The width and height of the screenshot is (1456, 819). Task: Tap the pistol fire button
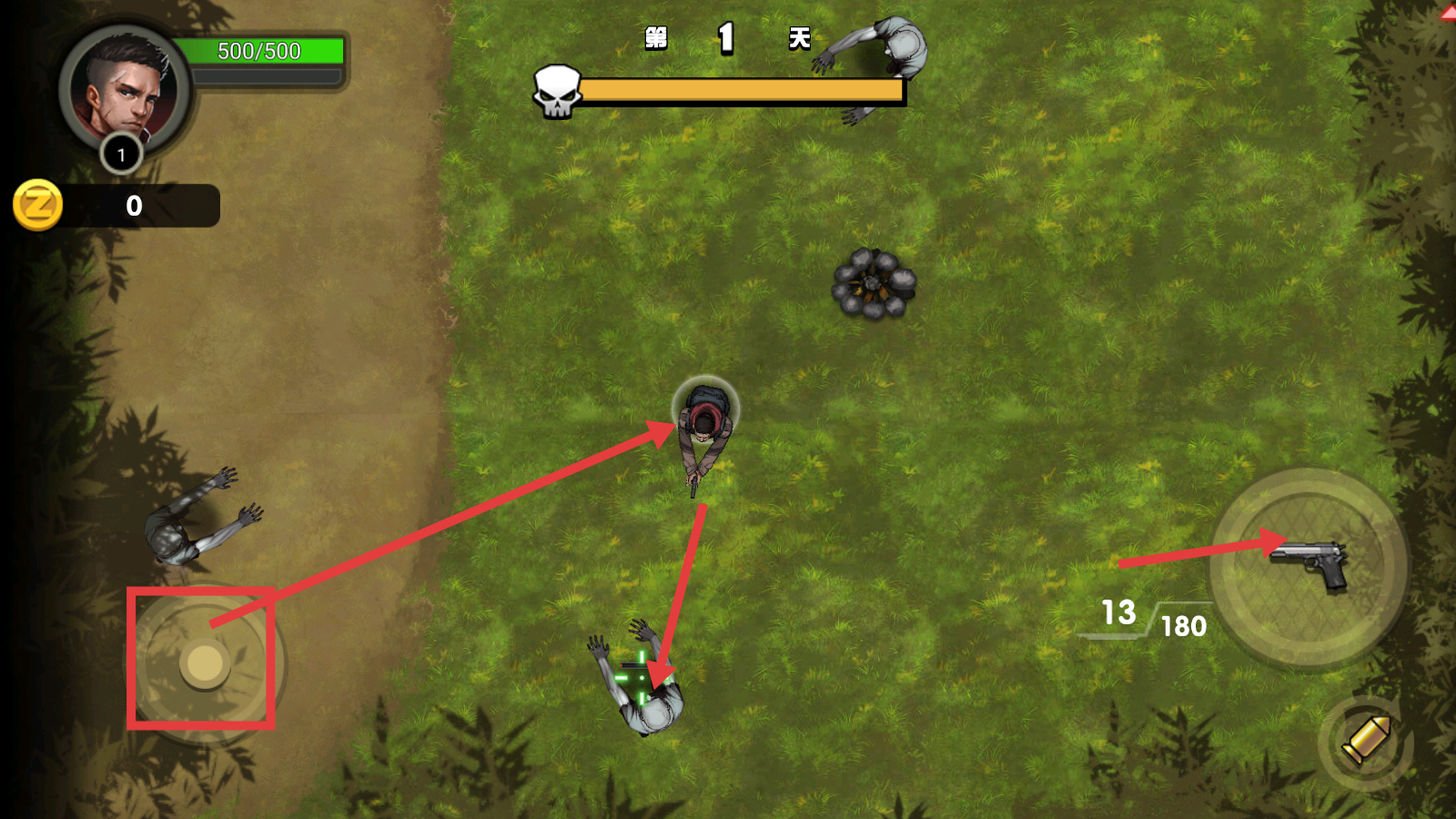point(1309,566)
